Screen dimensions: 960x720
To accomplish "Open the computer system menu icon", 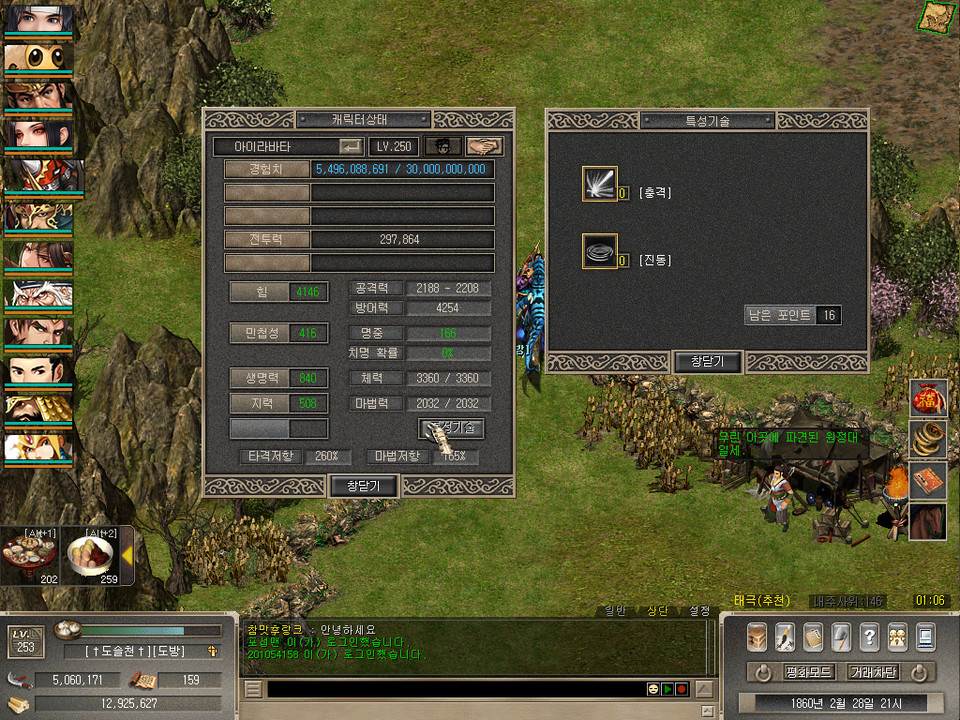I will click(925, 636).
